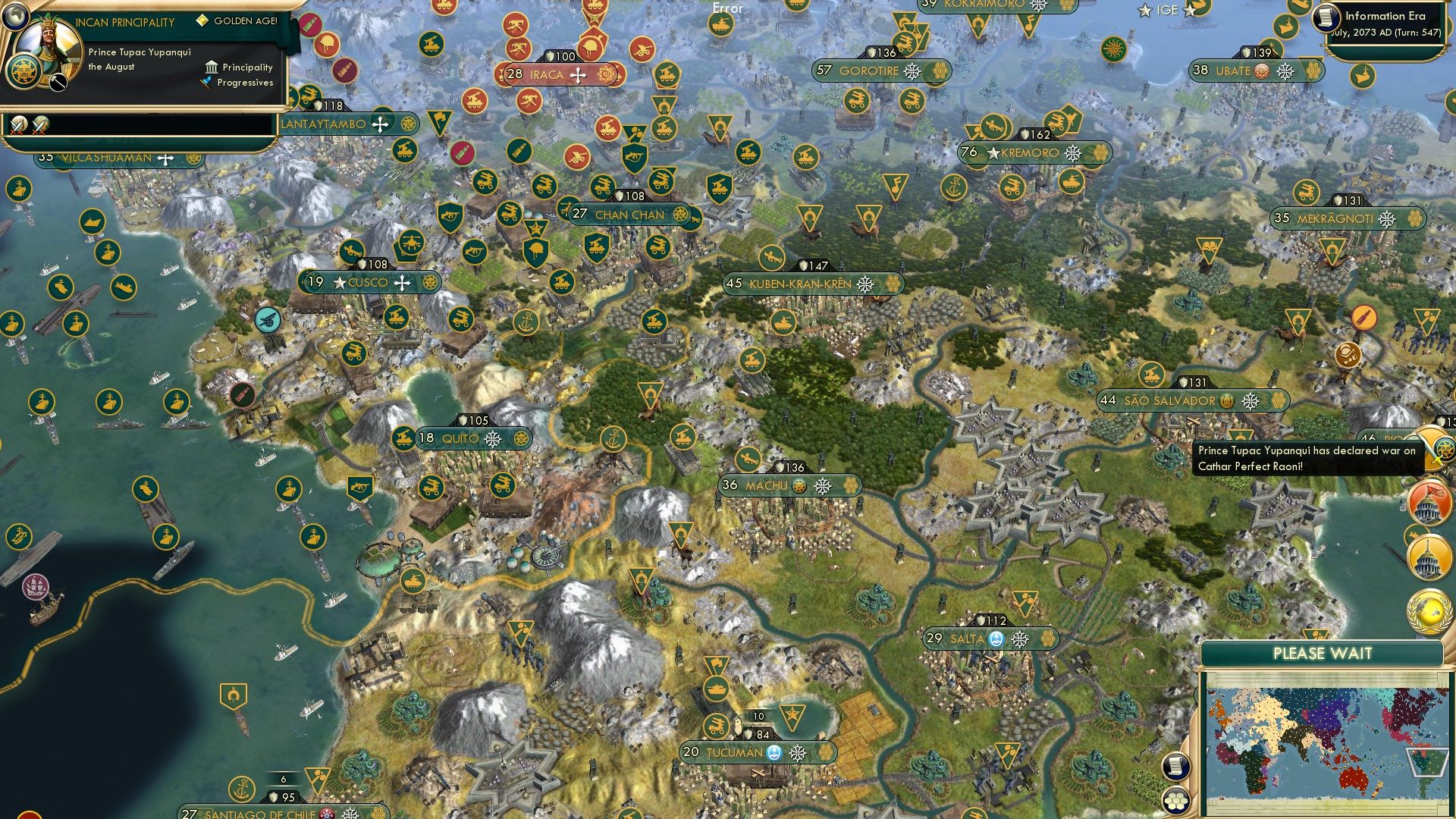Click the Principality government icon

(210, 67)
